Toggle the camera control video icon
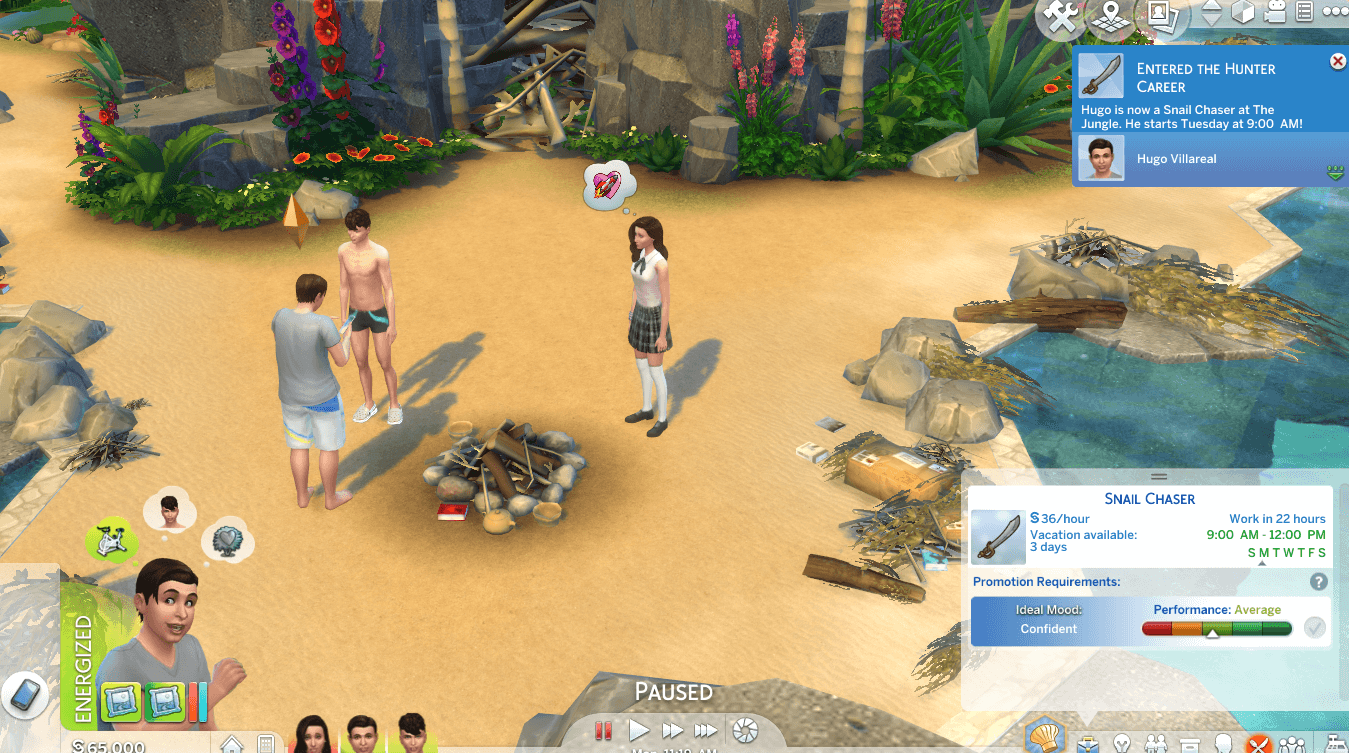This screenshot has width=1349, height=753. tap(1274, 13)
